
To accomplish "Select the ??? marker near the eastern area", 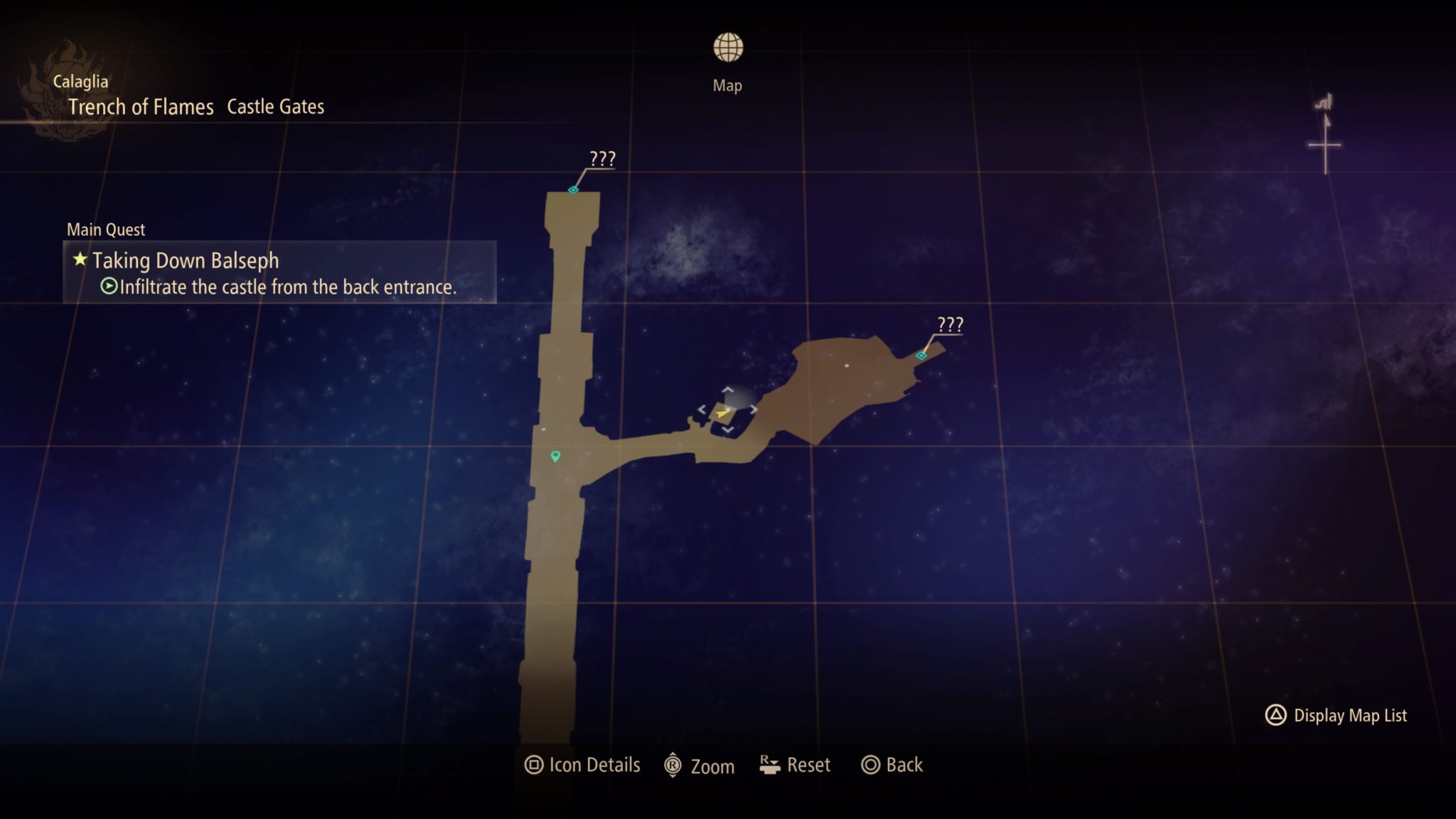I will (x=922, y=354).
